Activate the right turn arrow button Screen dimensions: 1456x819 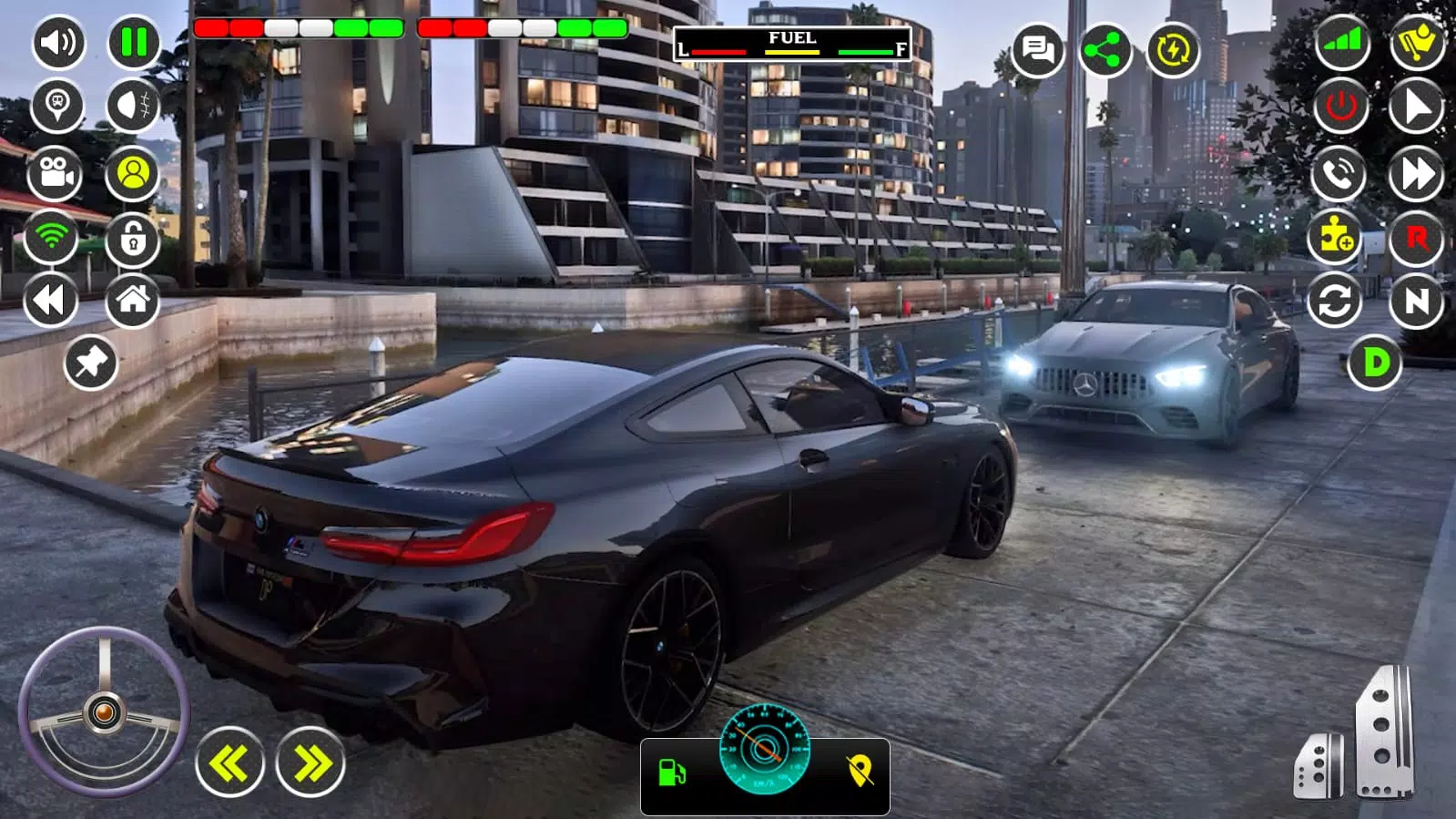(x=311, y=763)
